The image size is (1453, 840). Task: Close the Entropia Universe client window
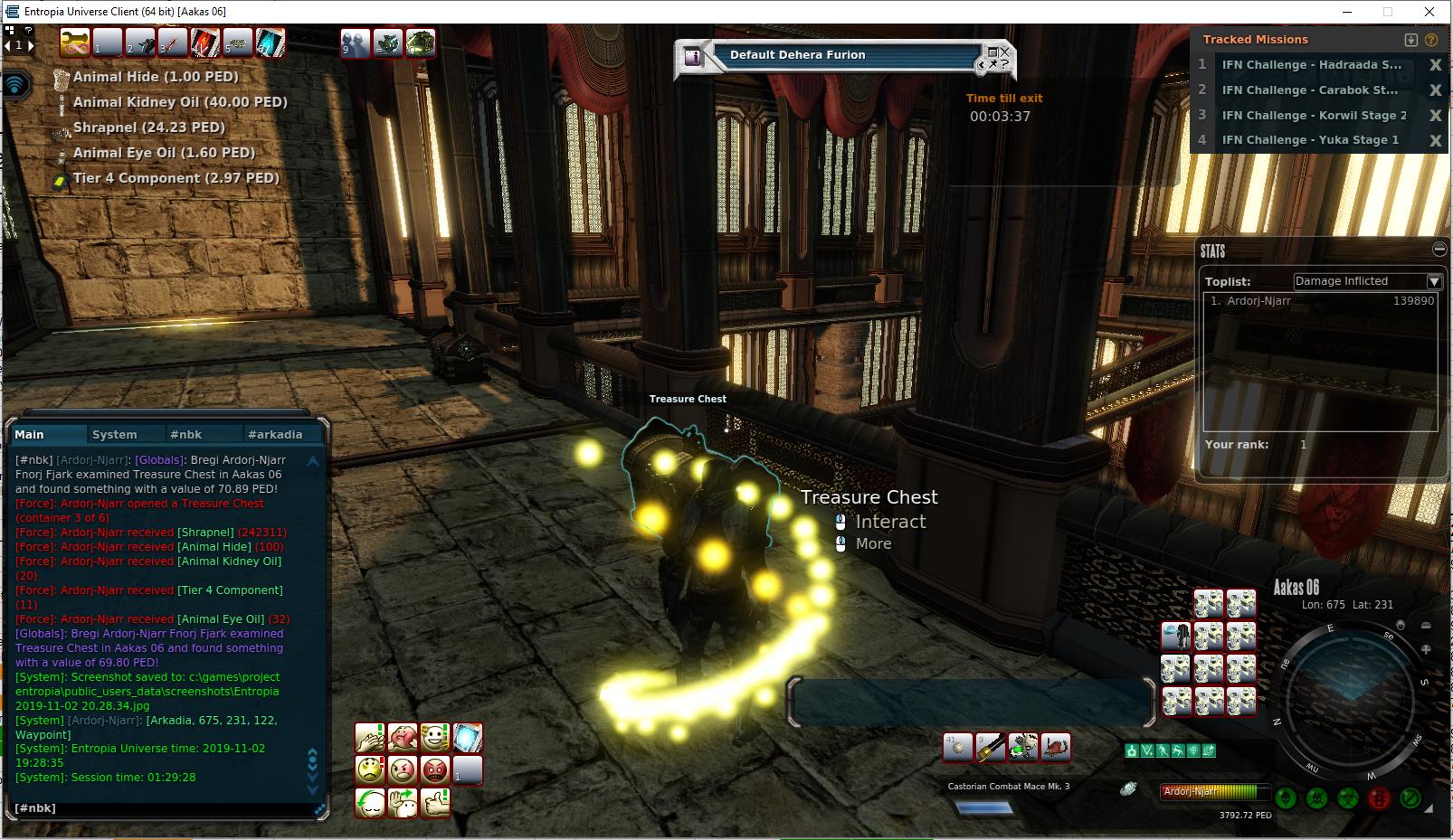pos(1429,12)
